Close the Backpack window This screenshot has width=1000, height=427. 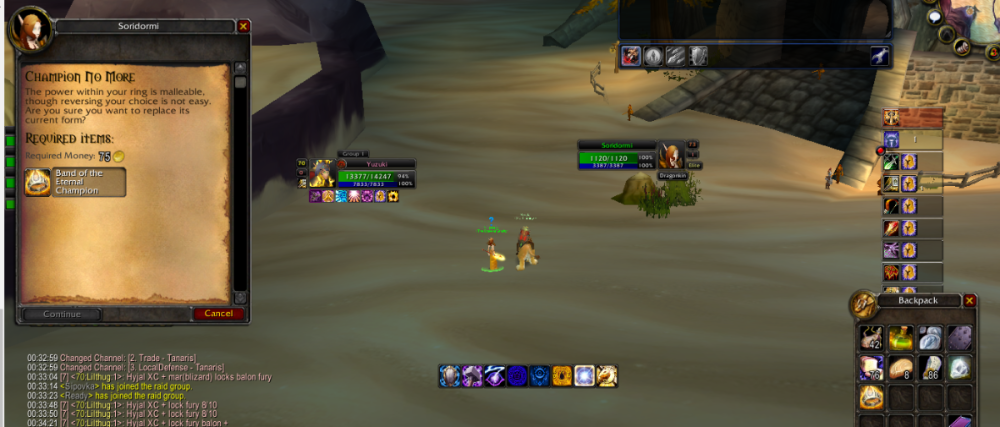pyautogui.click(x=970, y=300)
